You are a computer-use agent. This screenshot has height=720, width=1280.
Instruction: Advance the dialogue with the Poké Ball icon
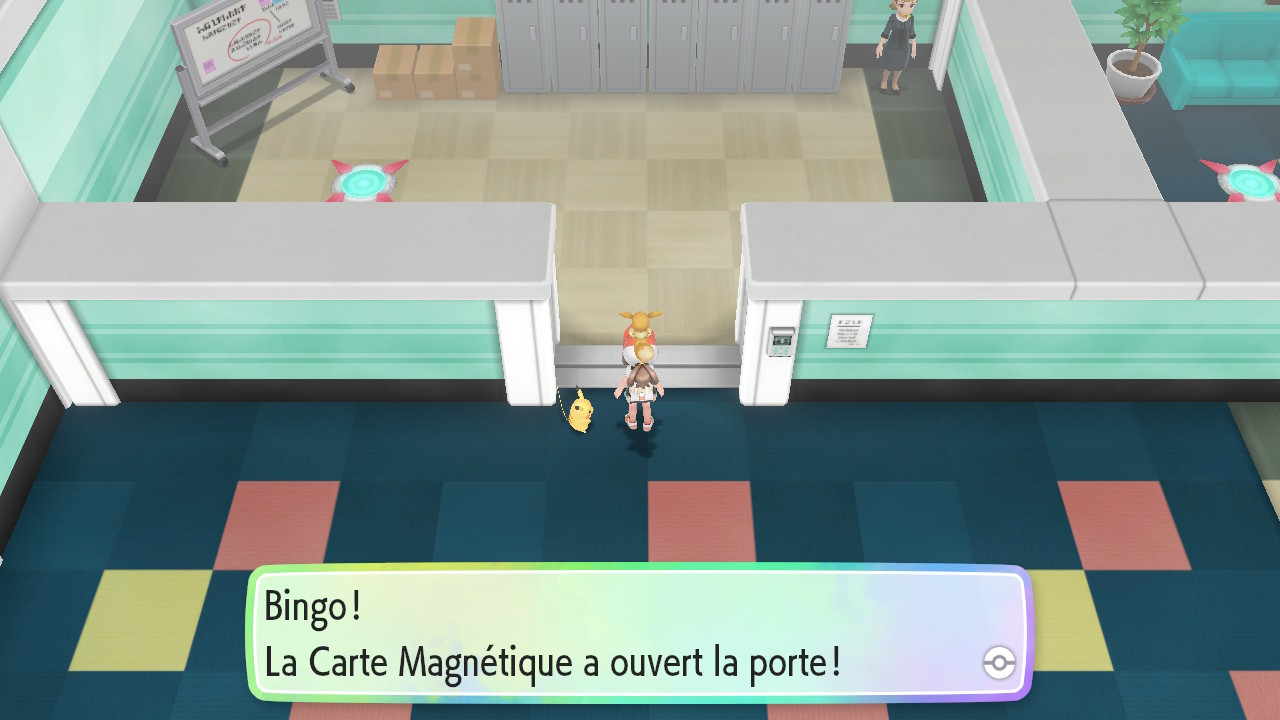[999, 662]
